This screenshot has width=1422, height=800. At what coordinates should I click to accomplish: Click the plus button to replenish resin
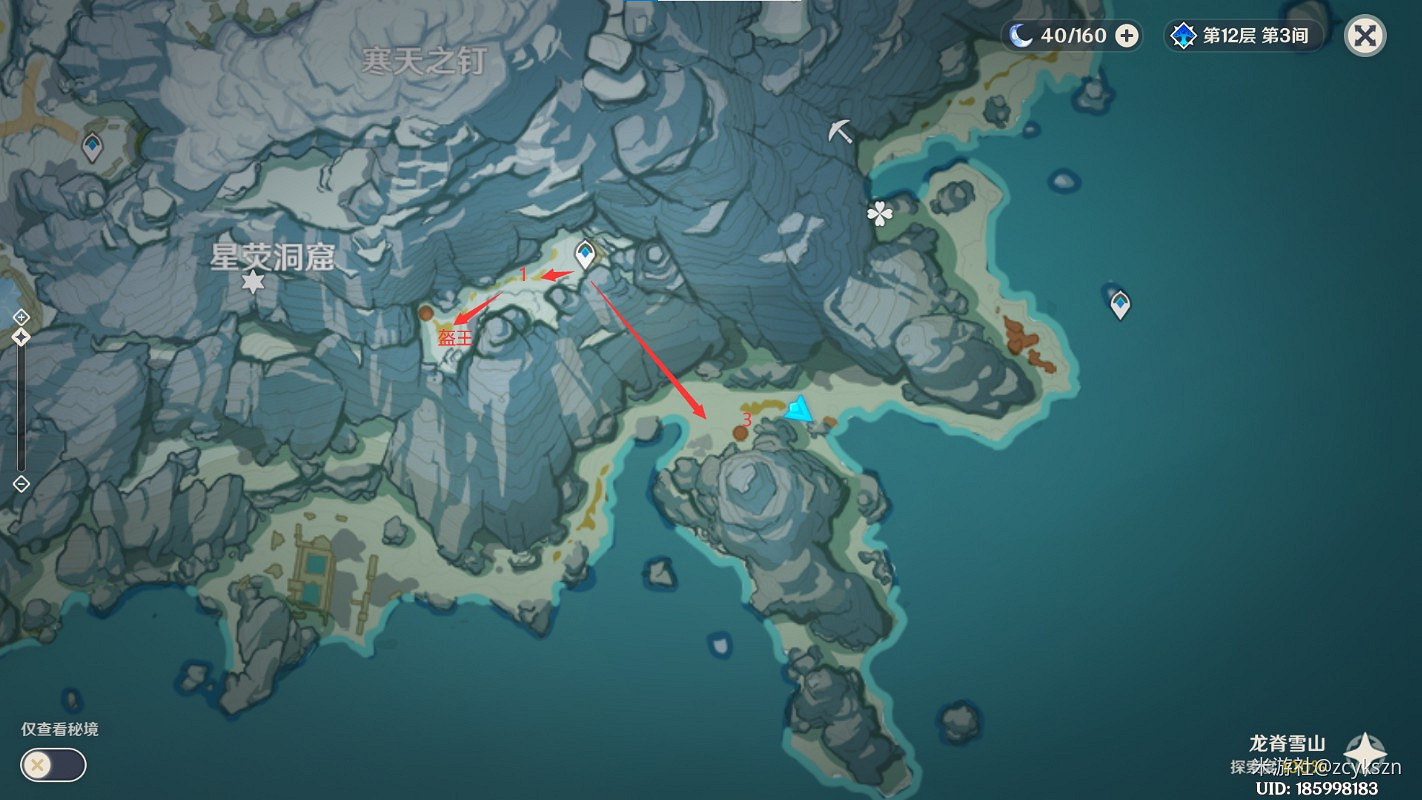coord(1128,35)
